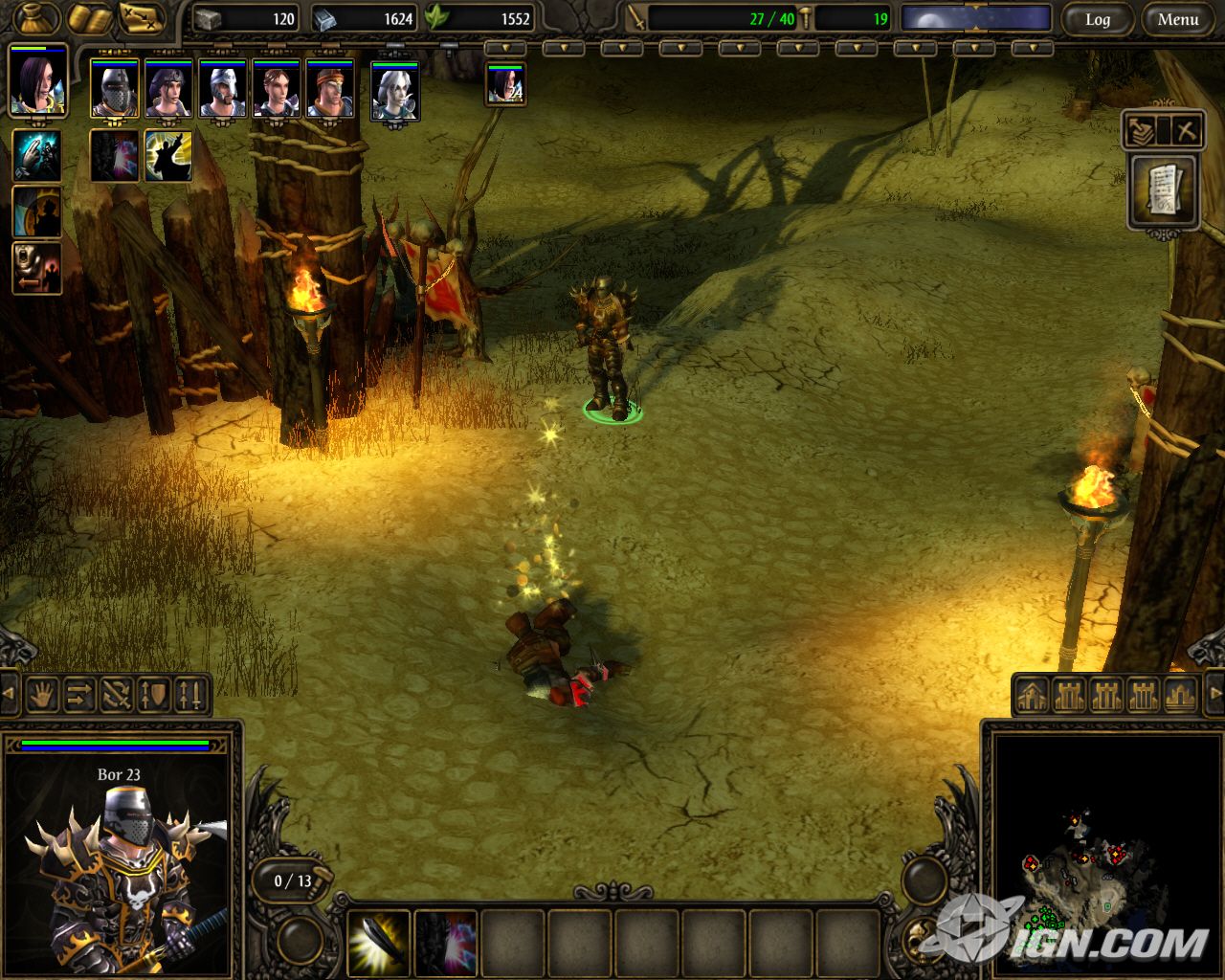1225x980 pixels.
Task: Open the Log panel
Action: tap(1099, 19)
